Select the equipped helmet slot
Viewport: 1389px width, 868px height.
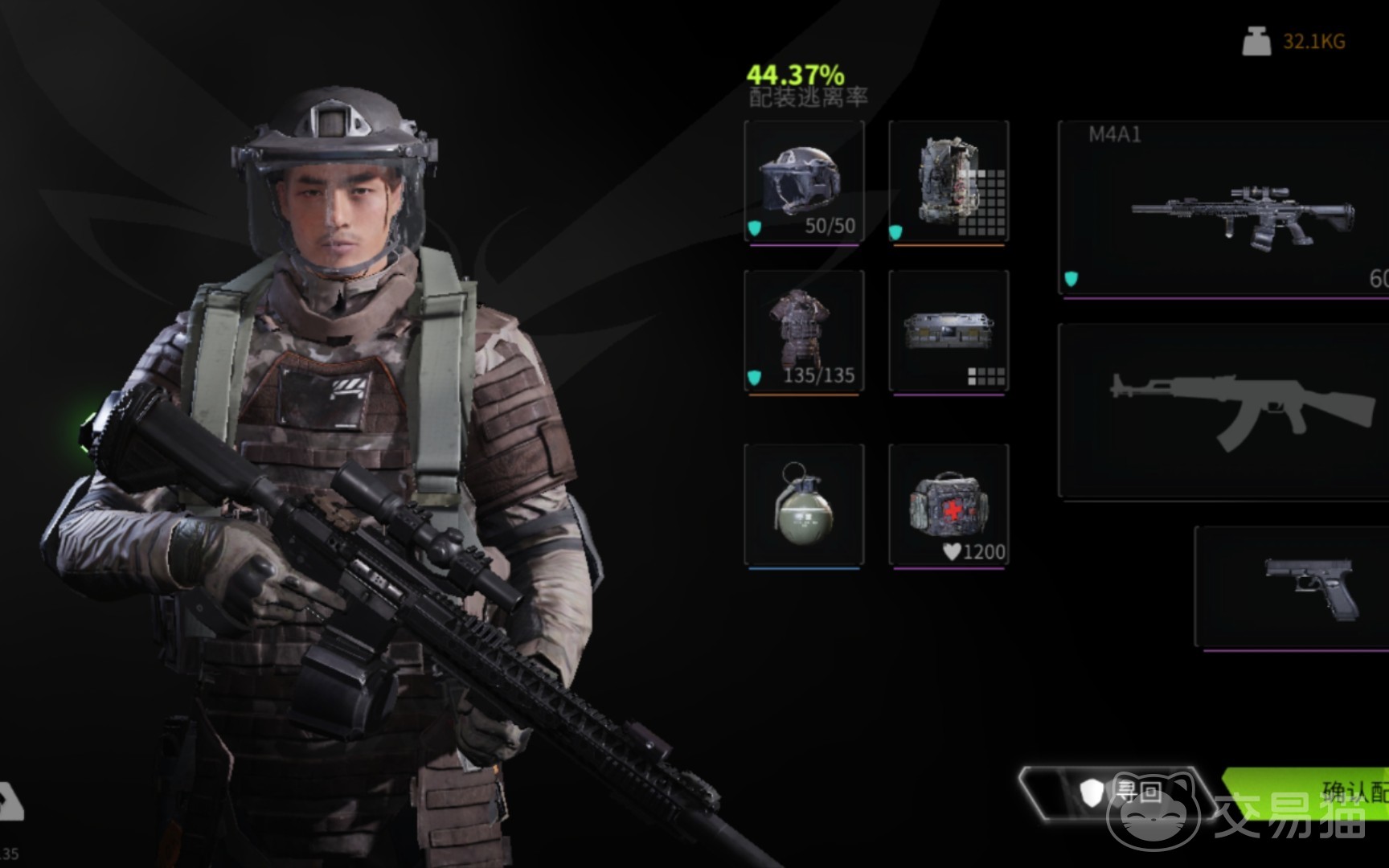coord(804,182)
